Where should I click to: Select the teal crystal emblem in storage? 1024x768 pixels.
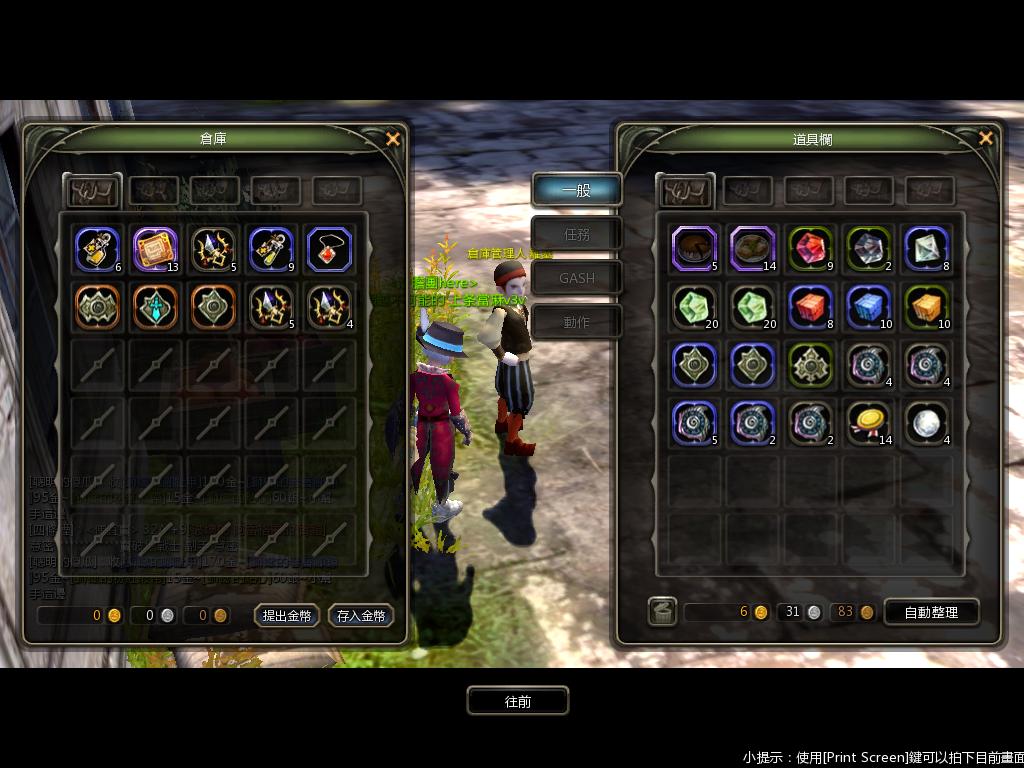click(155, 307)
